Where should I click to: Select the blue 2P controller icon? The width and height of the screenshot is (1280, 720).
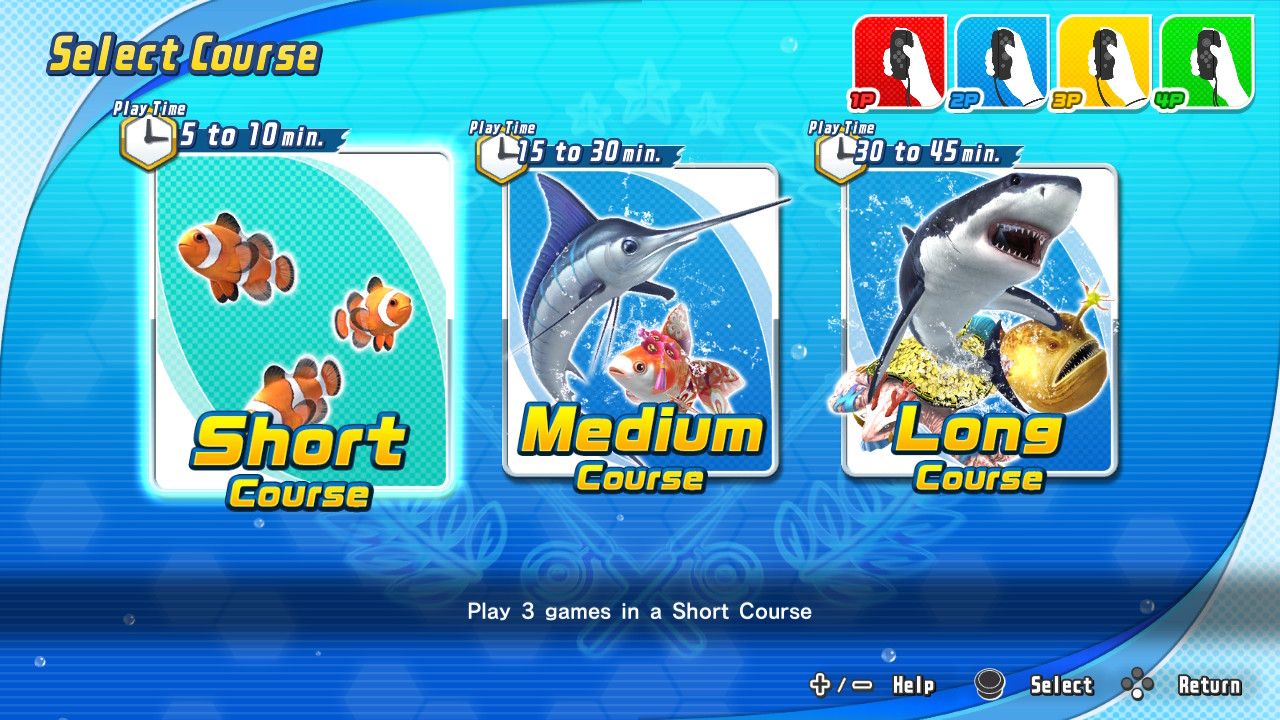click(1001, 61)
